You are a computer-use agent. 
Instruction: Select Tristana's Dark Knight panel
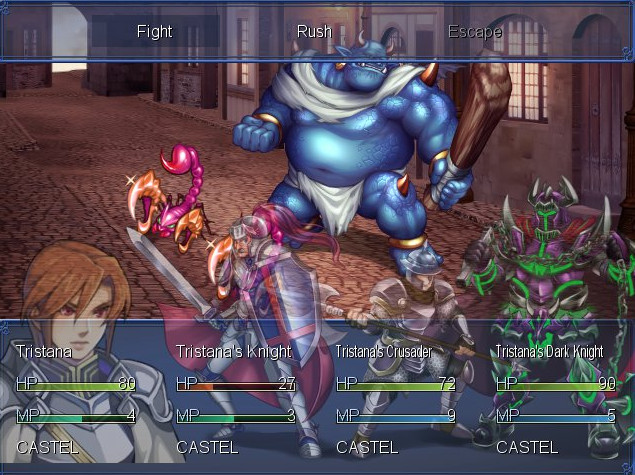(556, 398)
